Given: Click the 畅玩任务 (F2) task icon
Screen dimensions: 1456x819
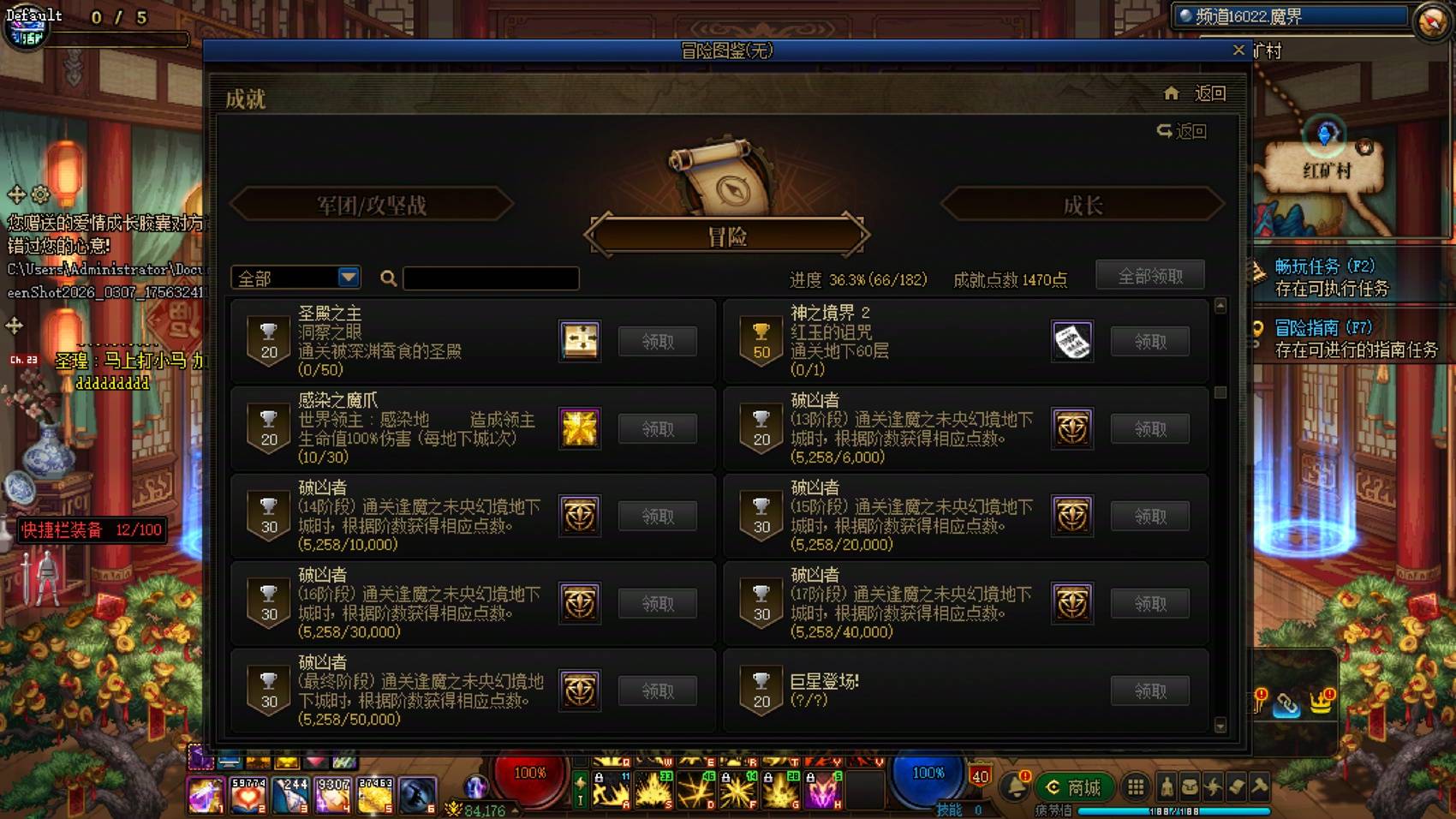Looking at the screenshot, I should (x=1256, y=271).
